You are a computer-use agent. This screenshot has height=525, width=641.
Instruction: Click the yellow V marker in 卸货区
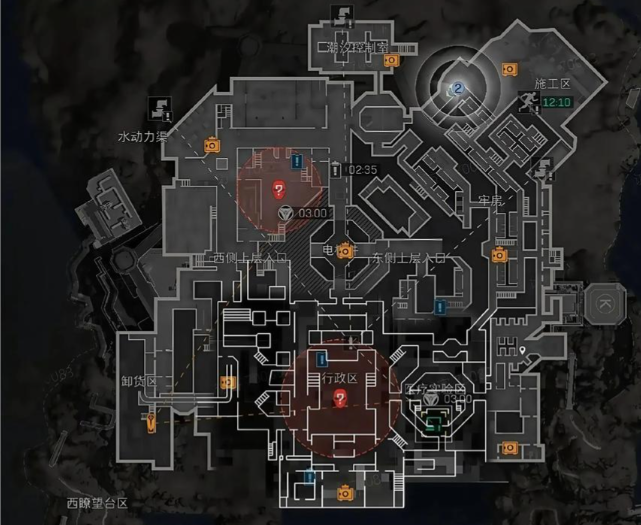152,424
